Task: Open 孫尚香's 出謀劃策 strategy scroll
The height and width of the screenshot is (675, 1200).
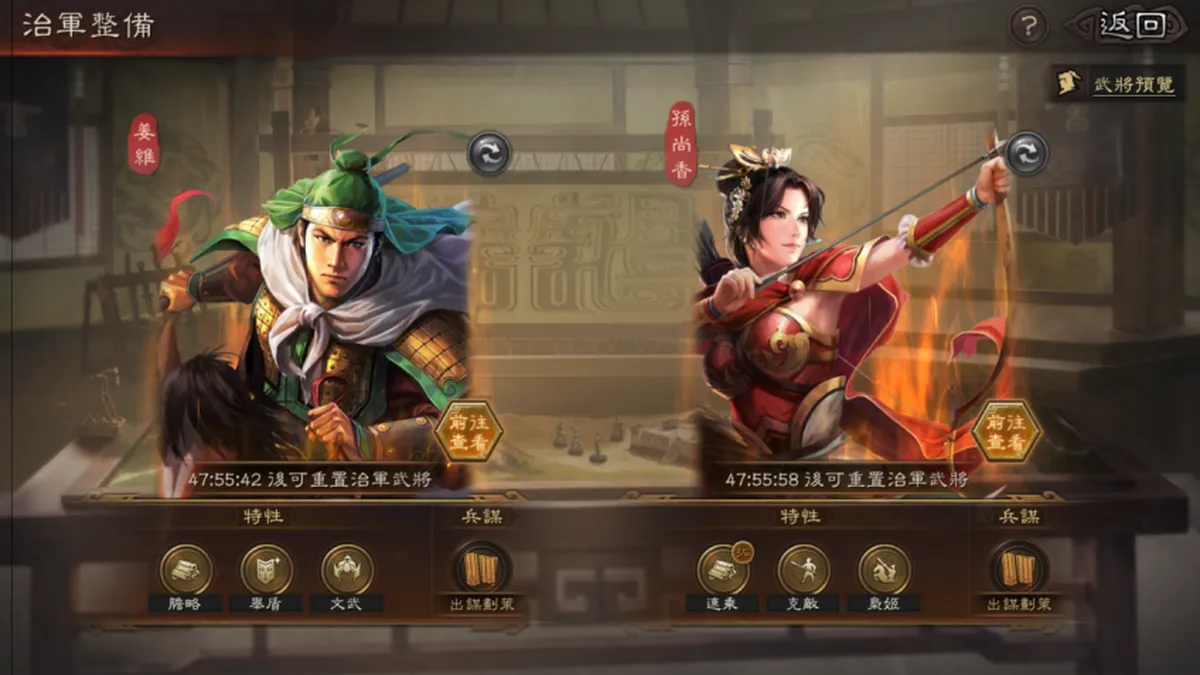Action: point(1019,570)
